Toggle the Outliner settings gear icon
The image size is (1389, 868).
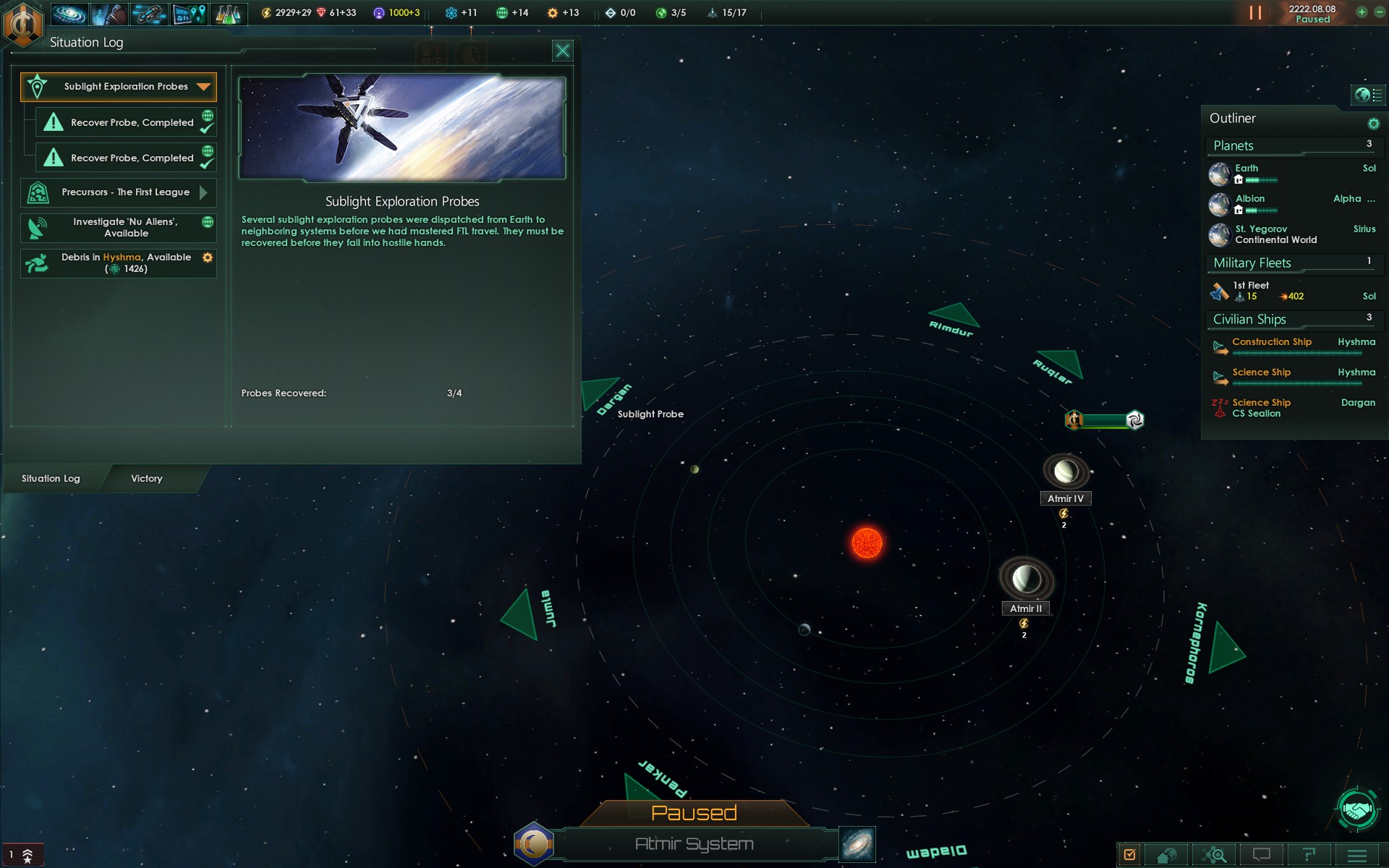[x=1374, y=123]
